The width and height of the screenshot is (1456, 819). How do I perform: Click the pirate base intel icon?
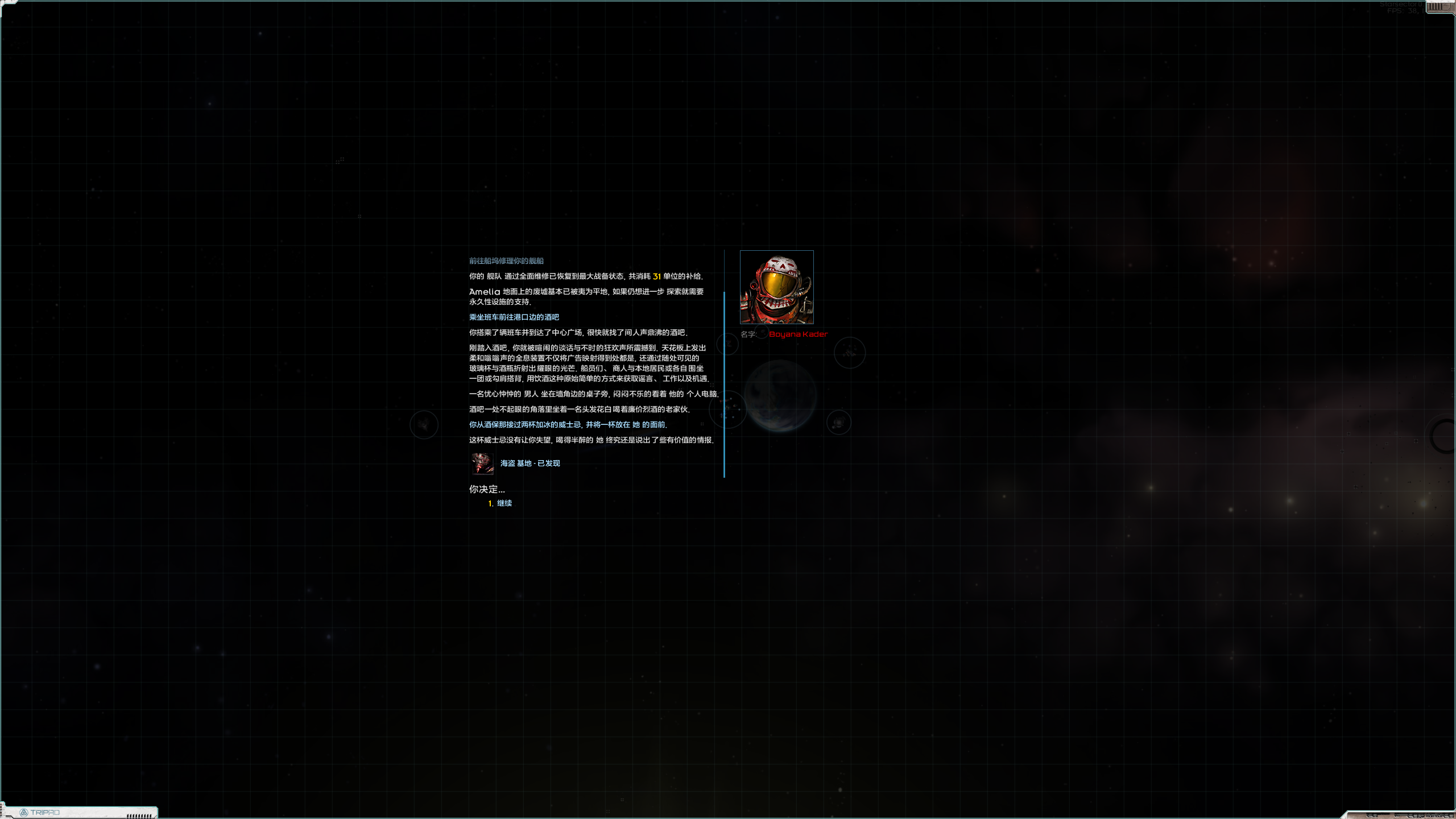point(482,464)
